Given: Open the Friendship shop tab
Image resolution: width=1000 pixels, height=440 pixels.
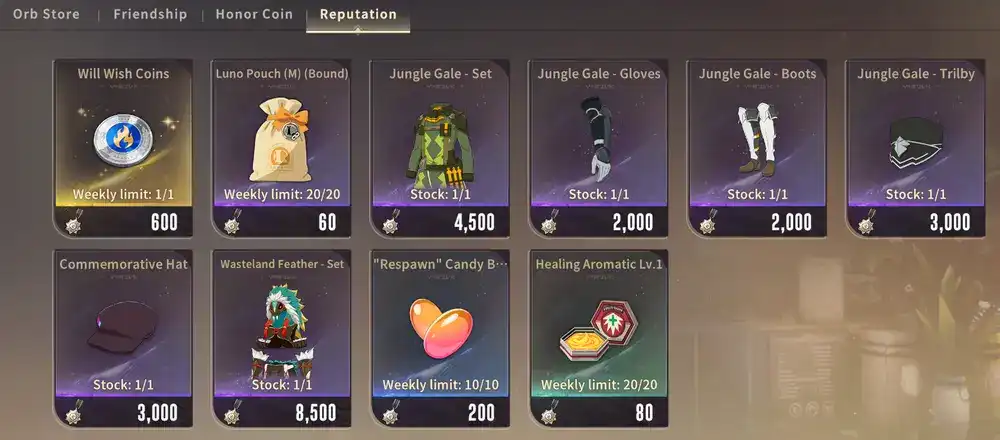Looking at the screenshot, I should pos(150,15).
